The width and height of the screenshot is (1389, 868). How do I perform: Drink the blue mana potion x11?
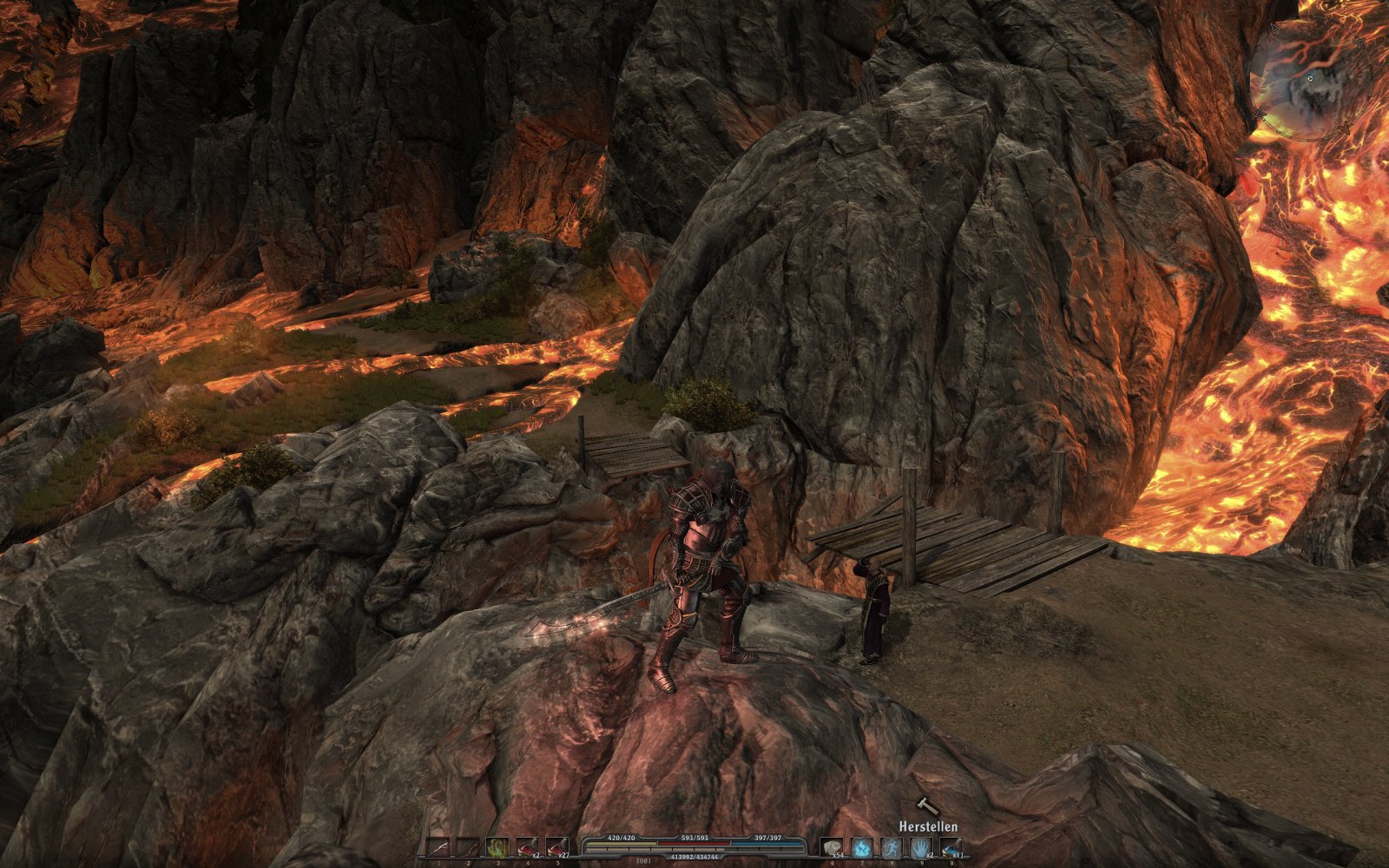(x=951, y=847)
